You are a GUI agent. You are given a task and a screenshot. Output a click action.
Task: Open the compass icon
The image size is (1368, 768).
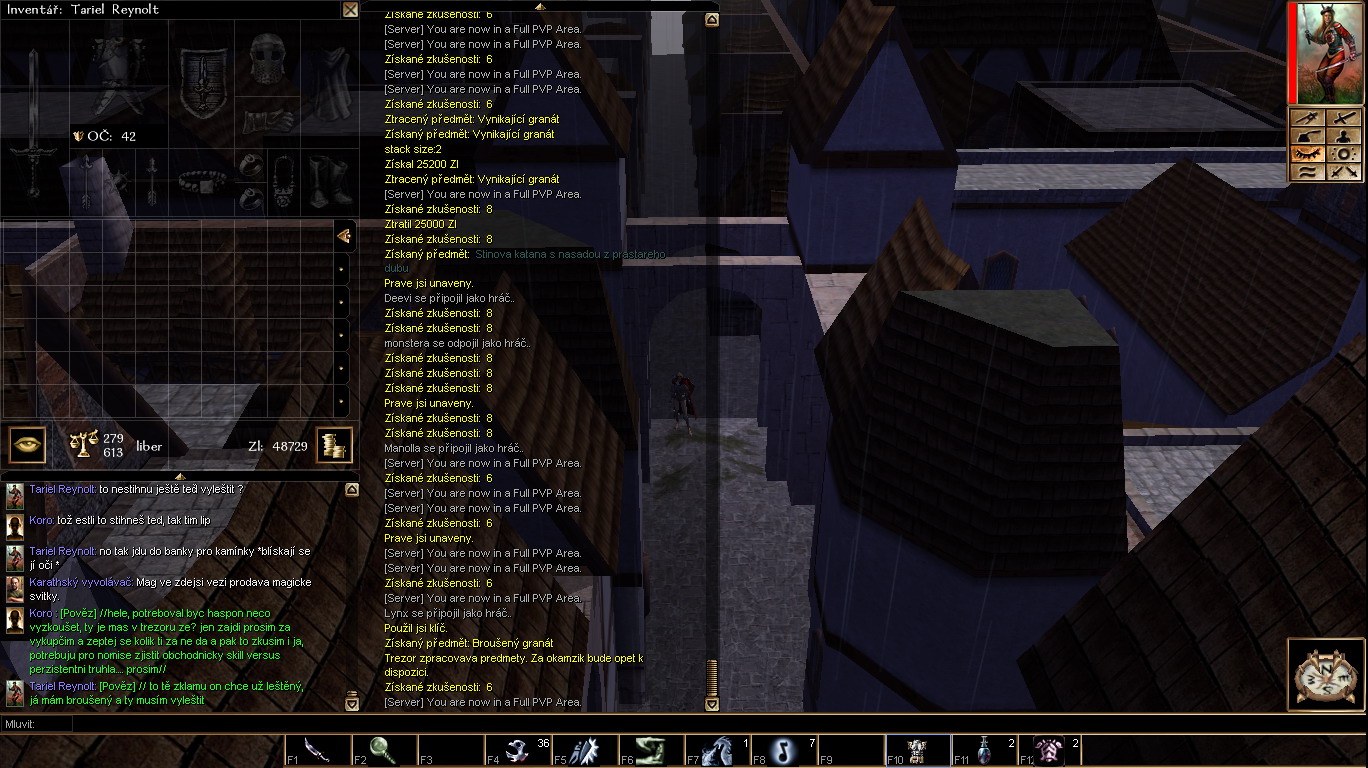coord(1325,673)
